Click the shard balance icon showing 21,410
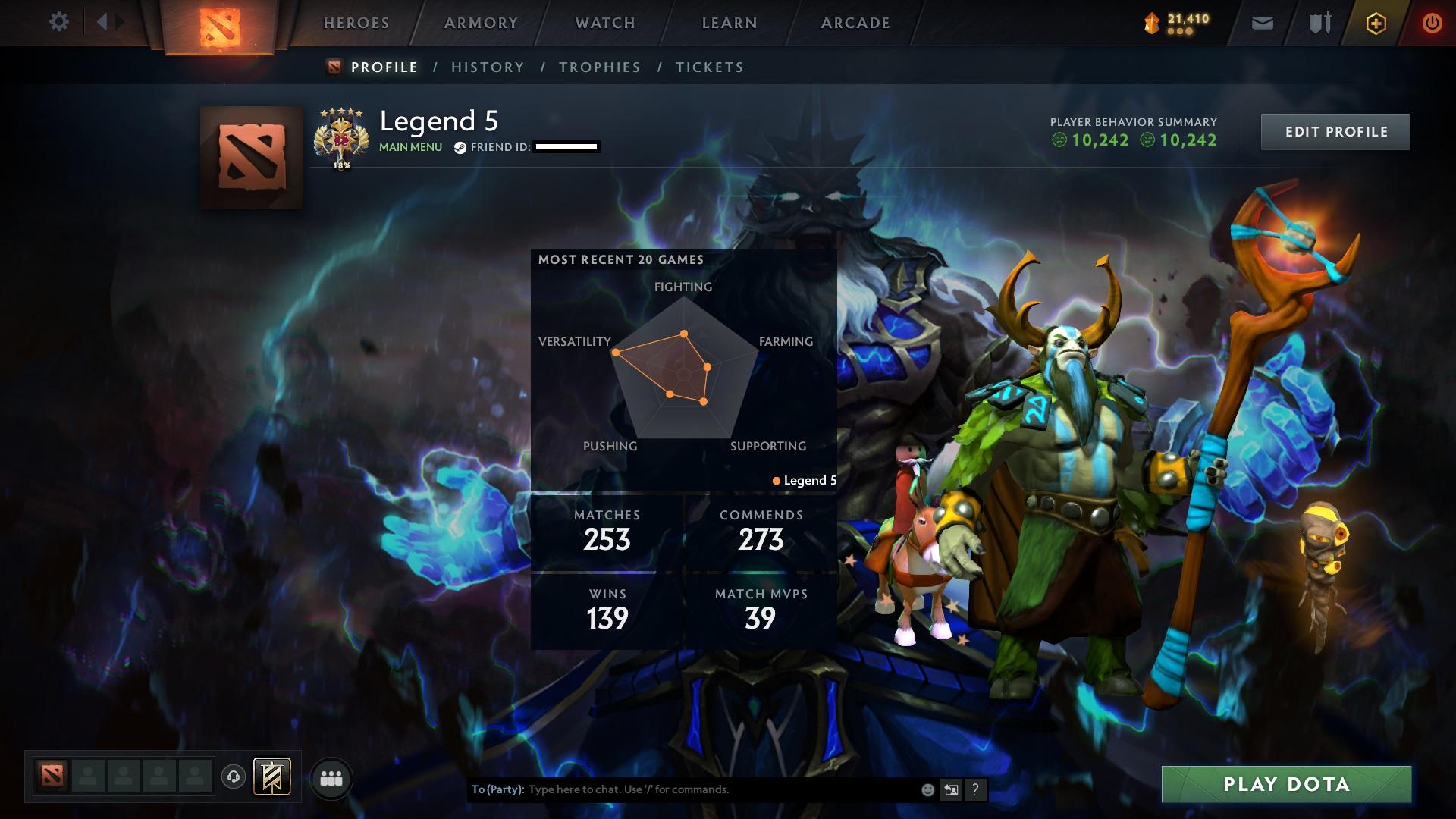Viewport: 1456px width, 819px height. click(1153, 22)
